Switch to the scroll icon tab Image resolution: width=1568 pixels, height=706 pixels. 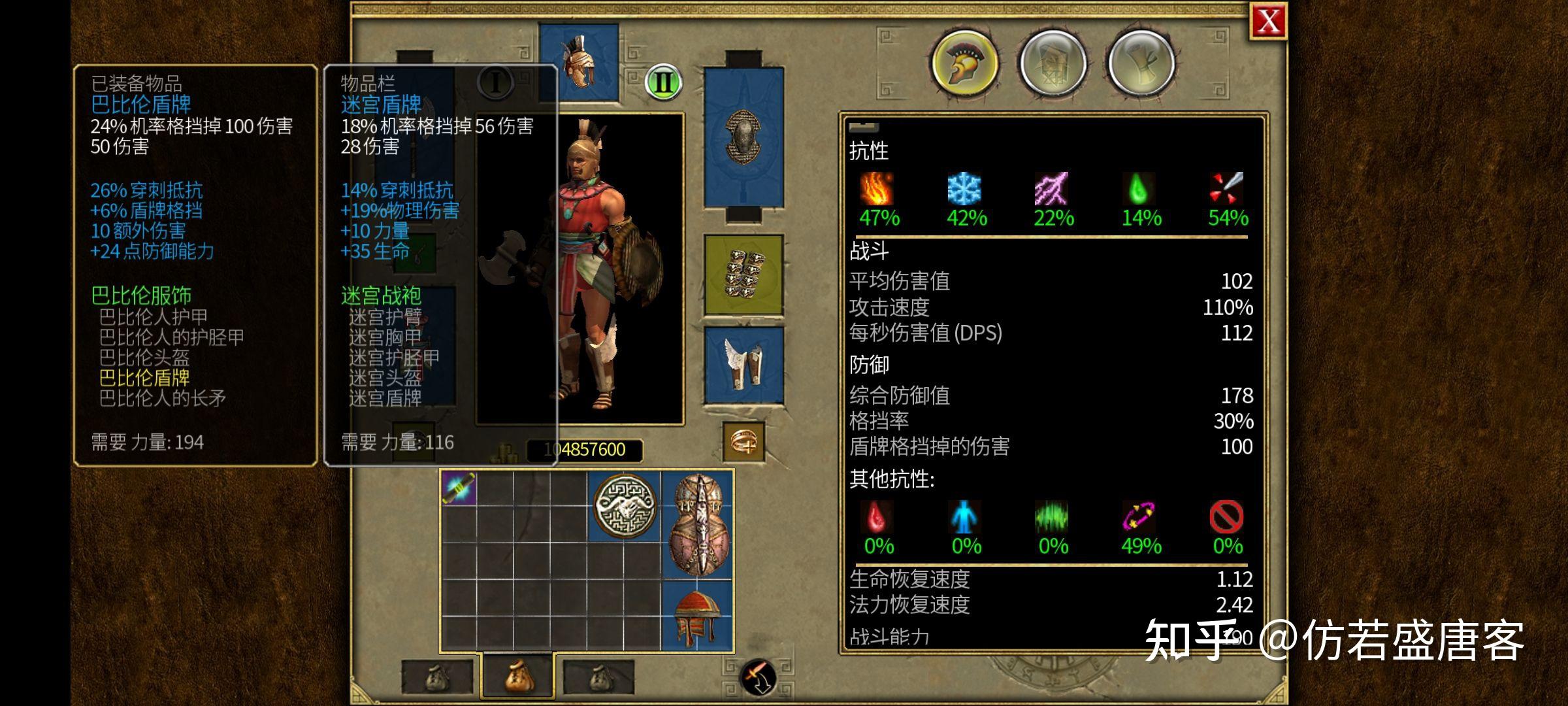point(1141,64)
